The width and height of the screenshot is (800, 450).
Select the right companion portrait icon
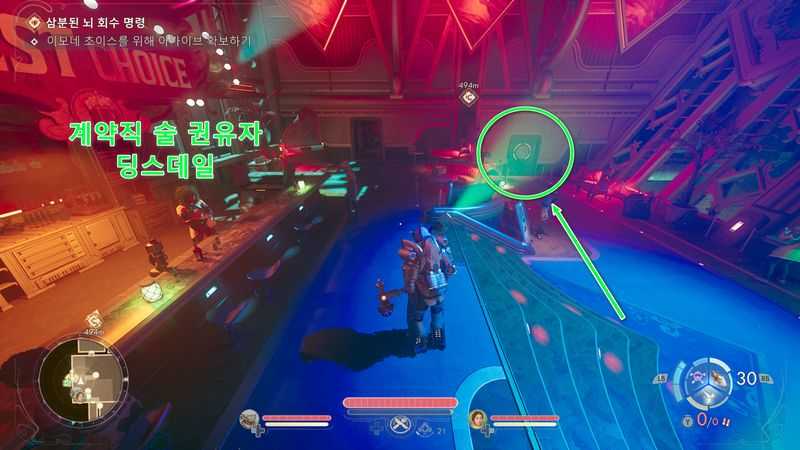pyautogui.click(x=477, y=420)
